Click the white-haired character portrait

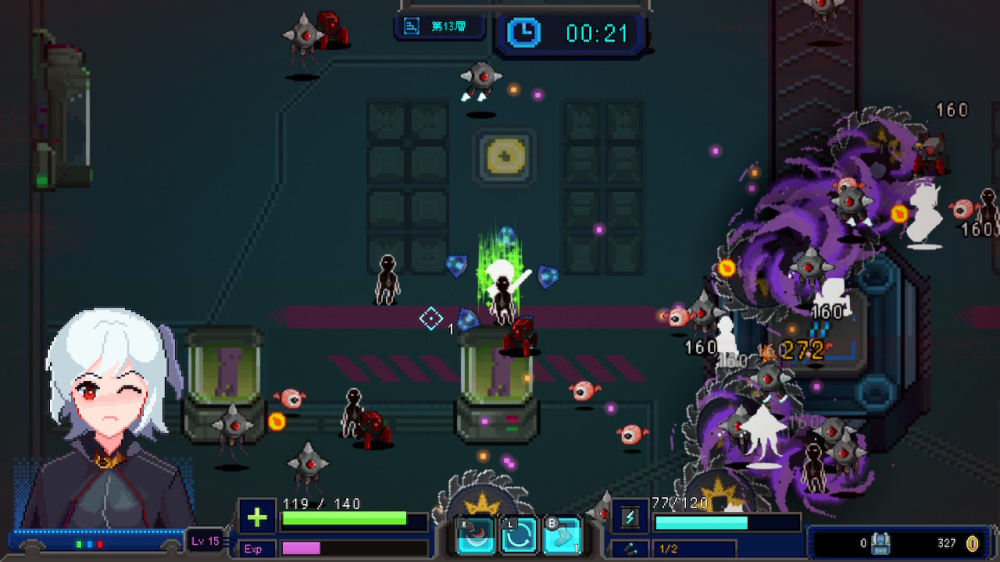[x=108, y=420]
